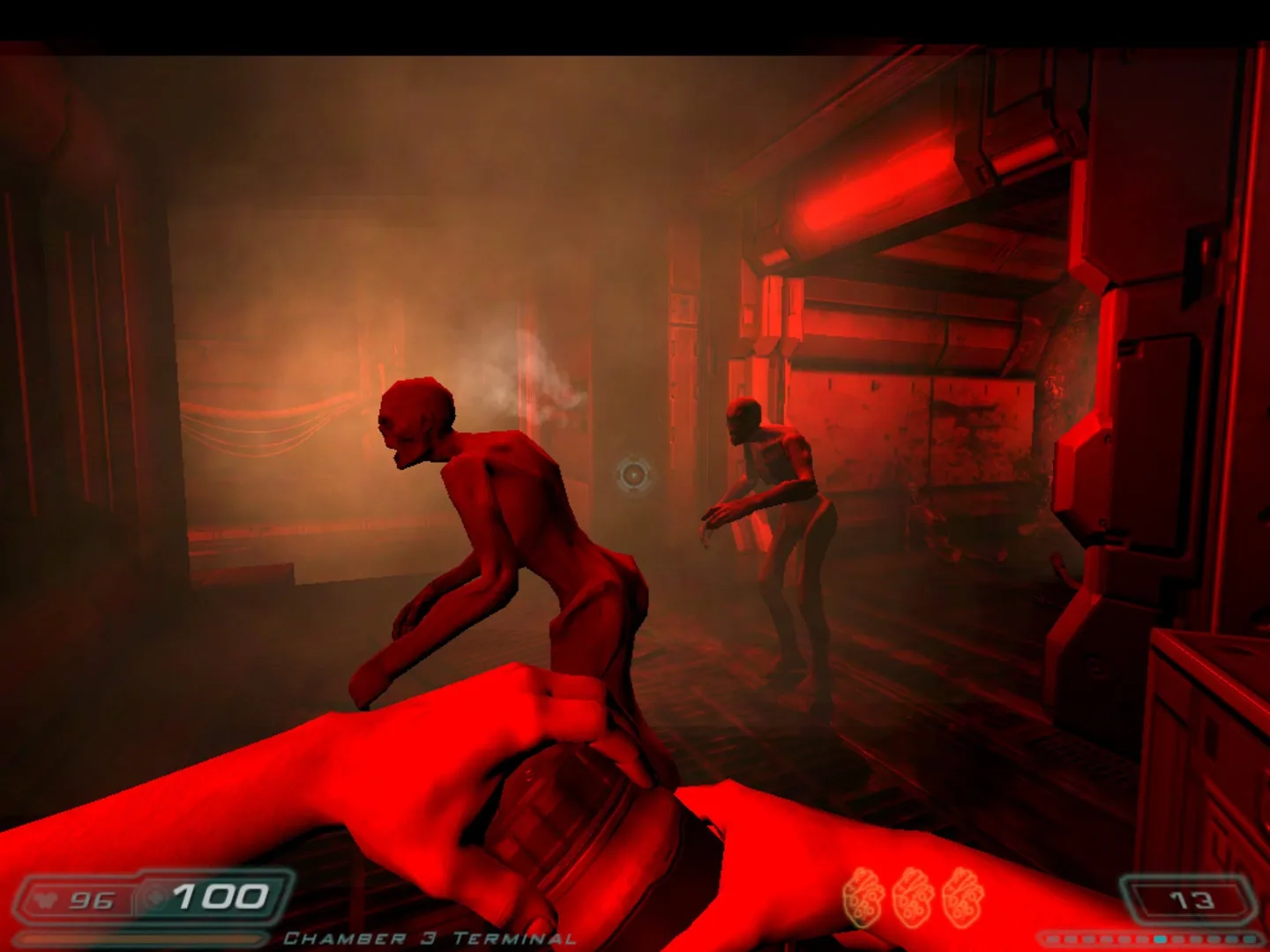Screen dimensions: 1270x952
Task: Toggle the first ammo clip segment
Action: 1051,938
